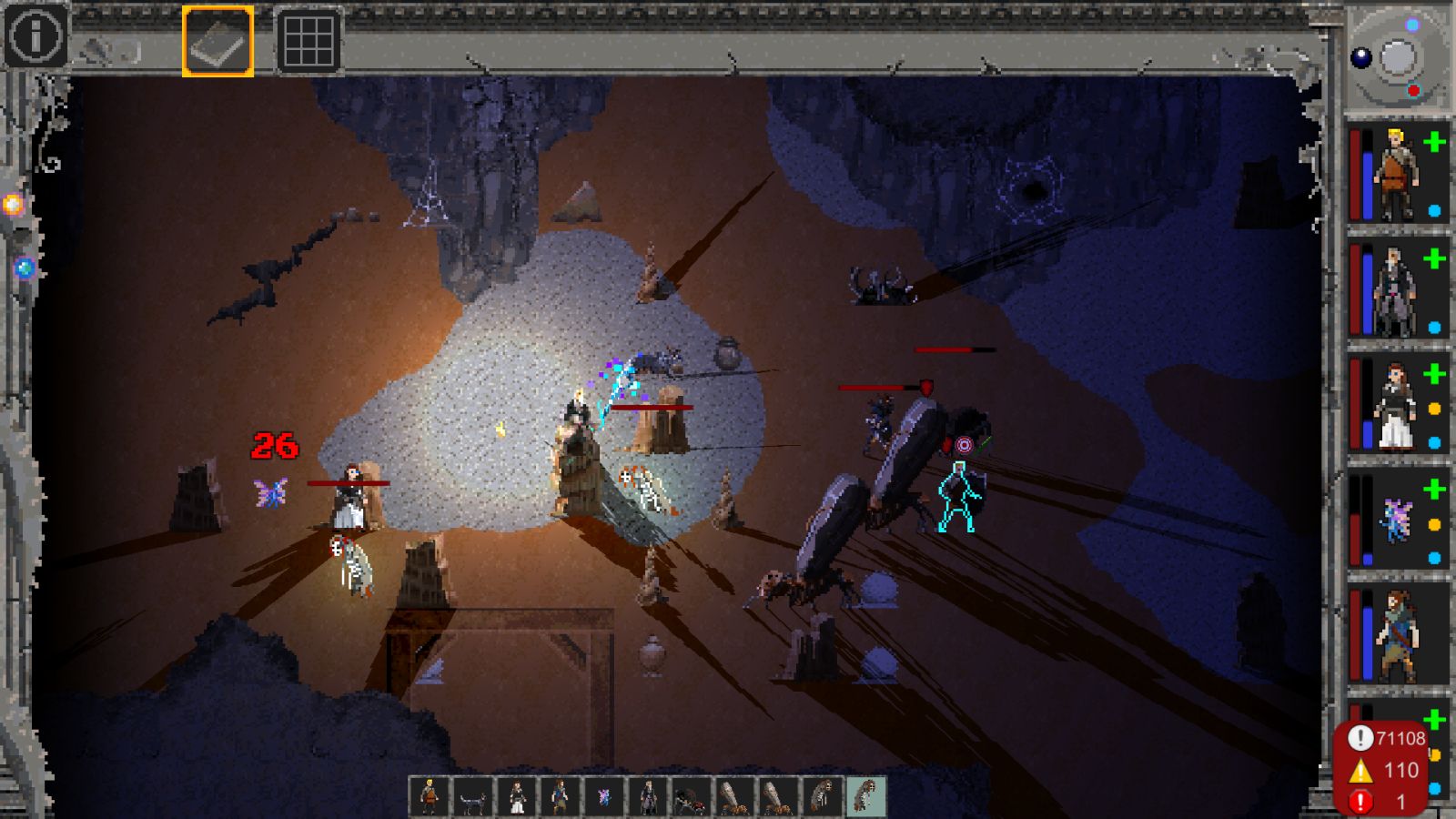Select the grey-haired robed party portrait
The image size is (1456, 819).
[1393, 289]
